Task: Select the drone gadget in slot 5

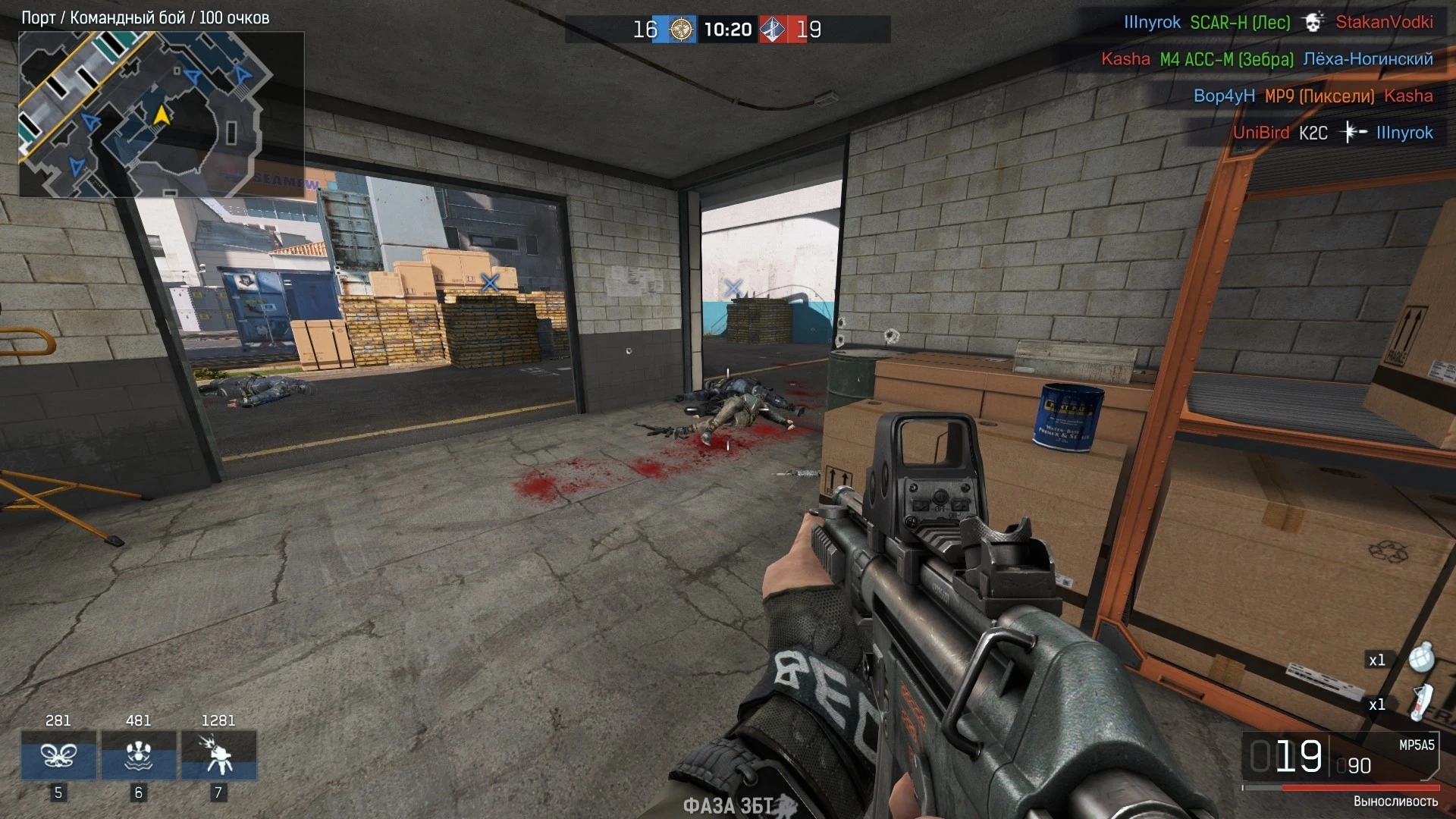Action: coord(57,756)
